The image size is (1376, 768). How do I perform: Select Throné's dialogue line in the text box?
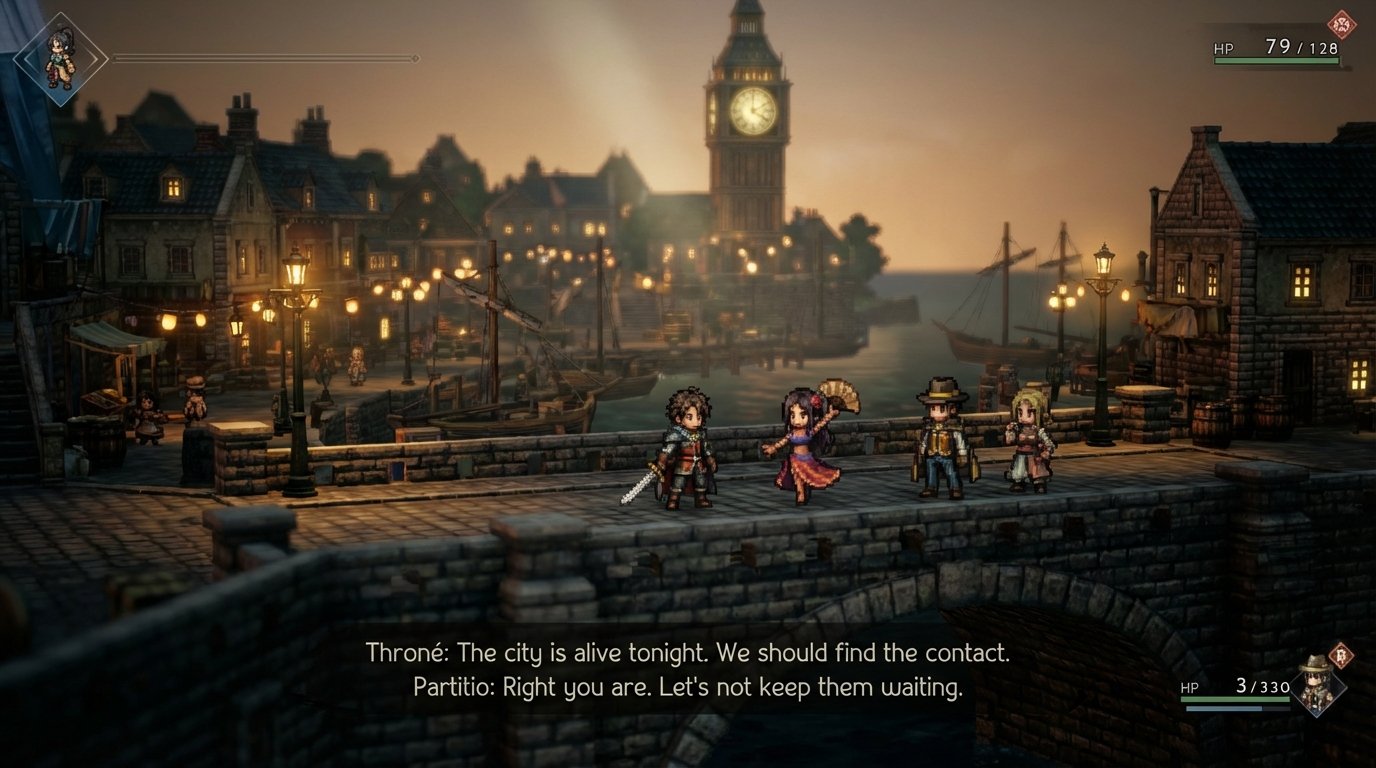(x=688, y=652)
